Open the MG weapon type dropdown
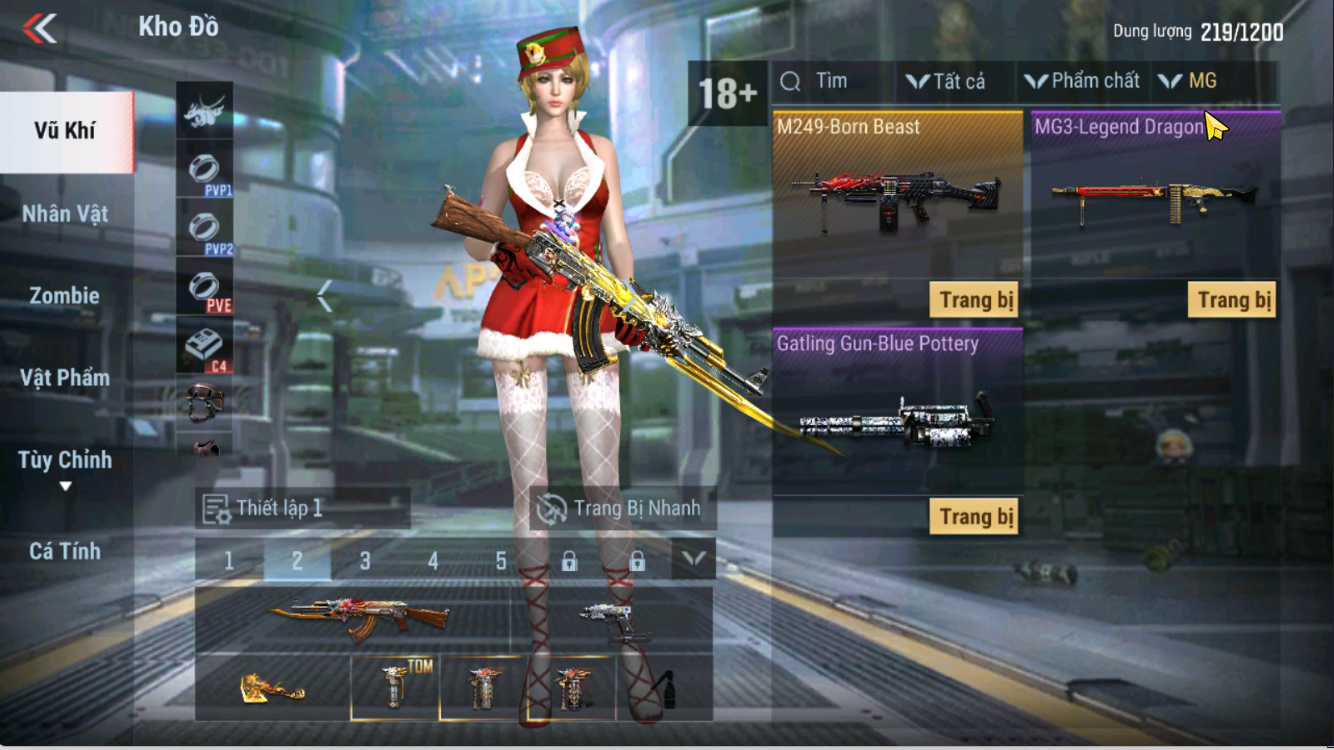1334x750 pixels. pyautogui.click(x=1190, y=82)
